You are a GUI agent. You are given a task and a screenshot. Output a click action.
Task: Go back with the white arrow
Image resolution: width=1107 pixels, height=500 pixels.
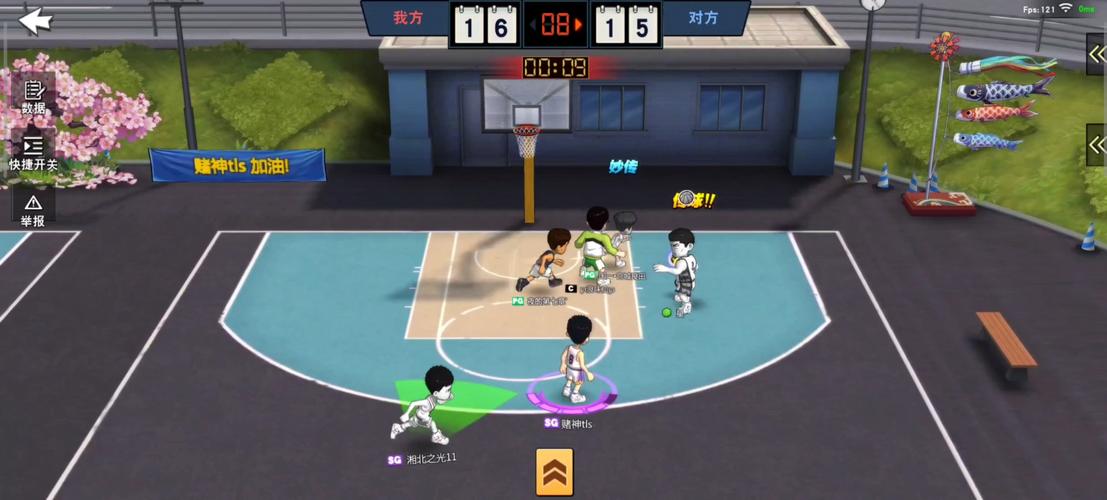pyautogui.click(x=35, y=20)
